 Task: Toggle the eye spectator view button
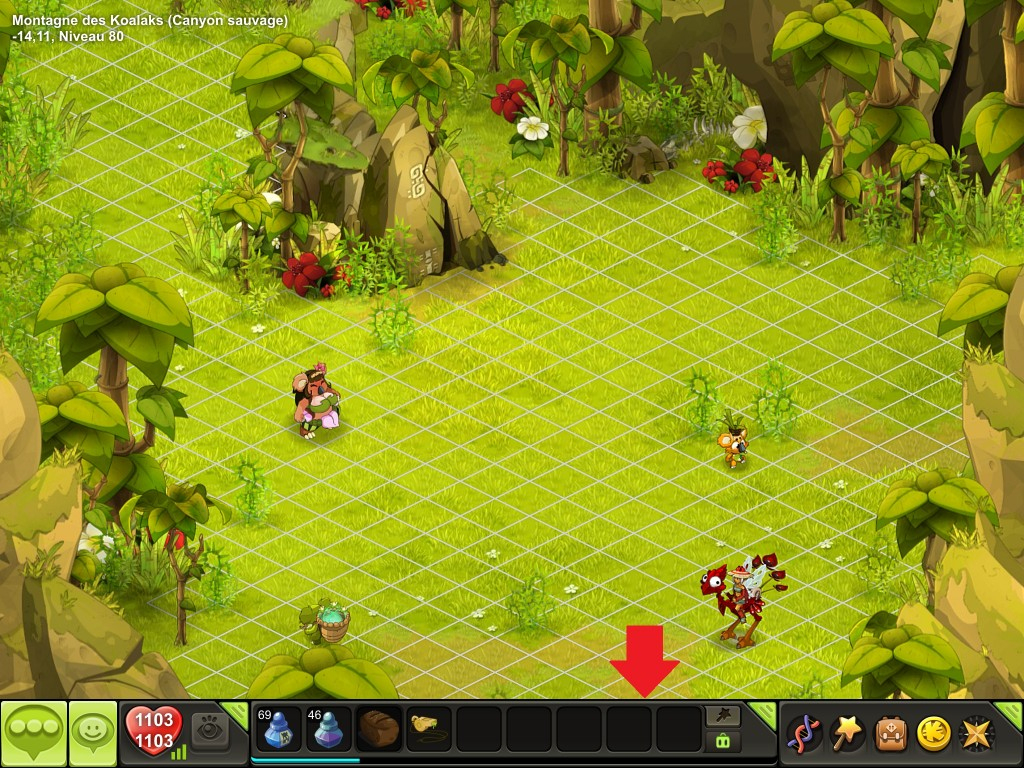coord(210,730)
